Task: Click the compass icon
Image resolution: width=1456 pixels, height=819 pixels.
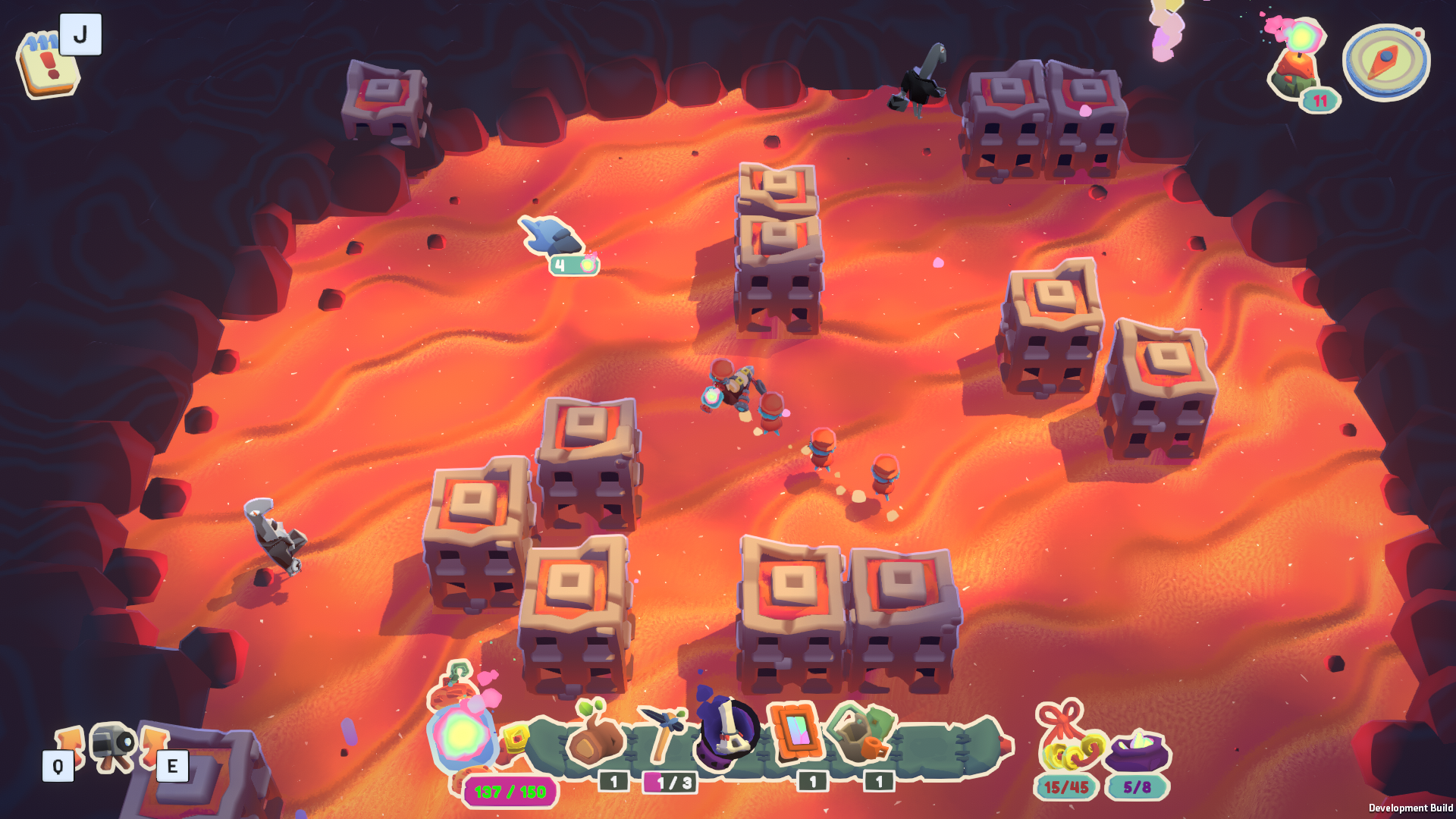Action: (1385, 62)
